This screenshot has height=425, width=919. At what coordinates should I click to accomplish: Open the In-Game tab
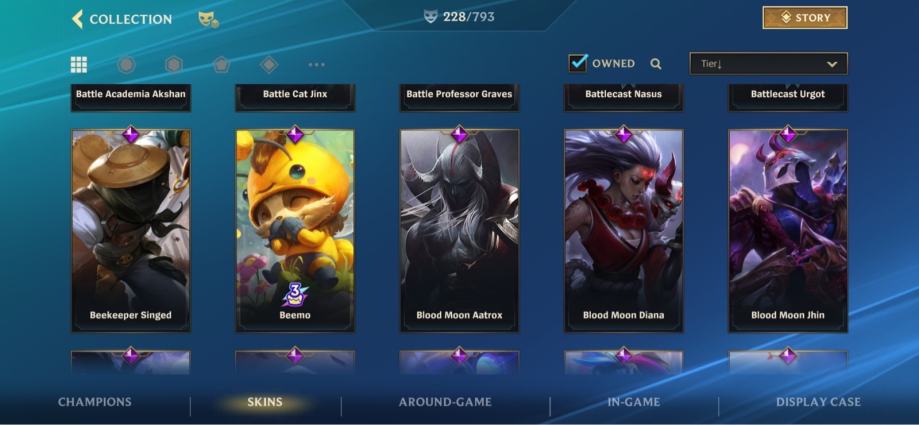pyautogui.click(x=634, y=402)
